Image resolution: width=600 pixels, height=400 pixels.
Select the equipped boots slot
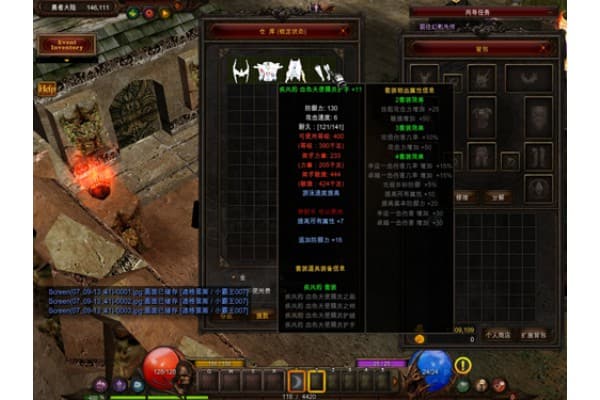point(539,157)
